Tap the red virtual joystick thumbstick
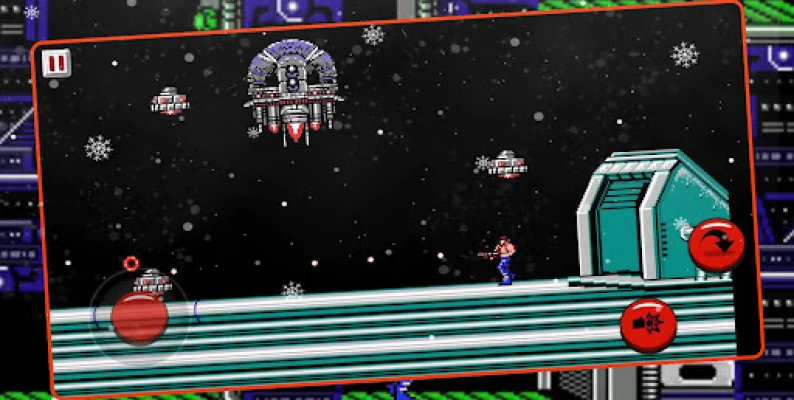This screenshot has height=400, width=794. (139, 316)
